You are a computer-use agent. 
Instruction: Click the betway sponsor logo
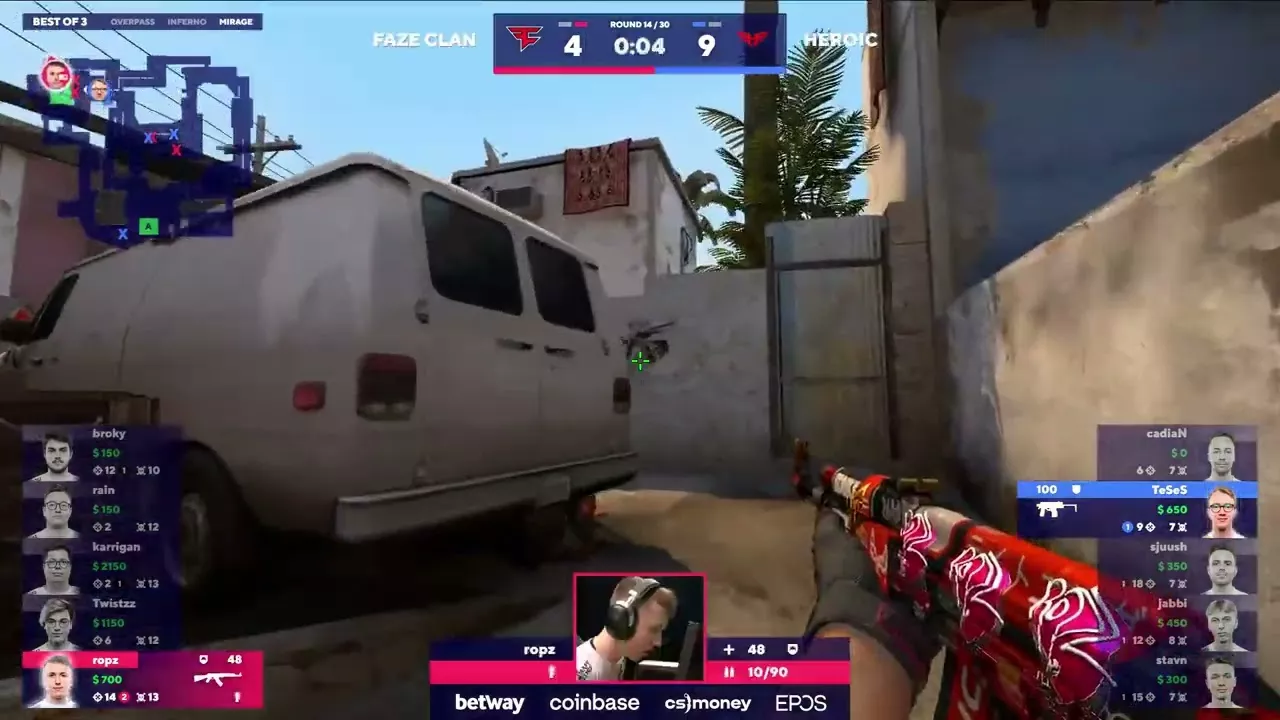(x=489, y=703)
